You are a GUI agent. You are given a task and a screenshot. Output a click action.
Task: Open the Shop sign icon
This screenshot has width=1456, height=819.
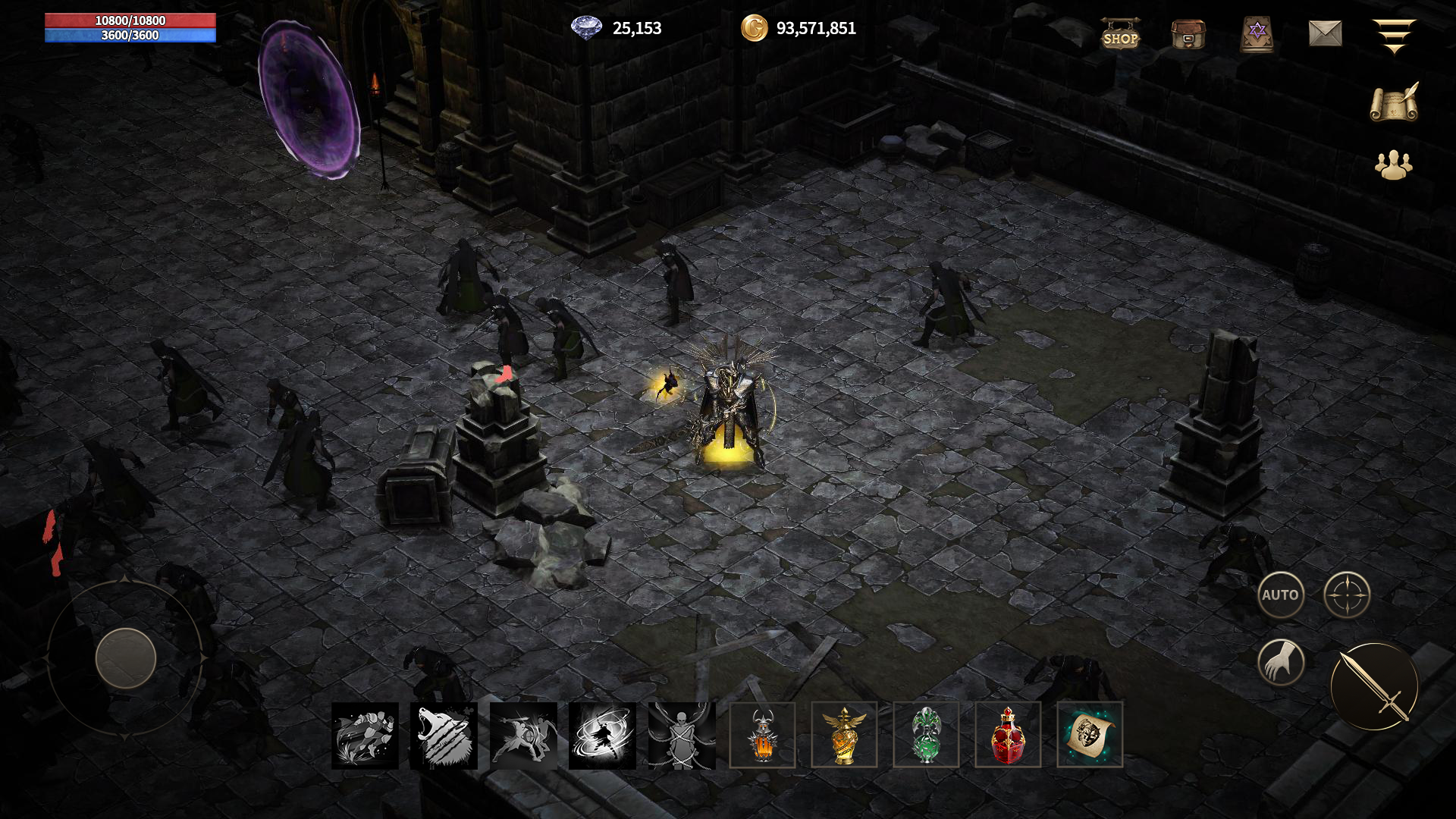(1122, 34)
